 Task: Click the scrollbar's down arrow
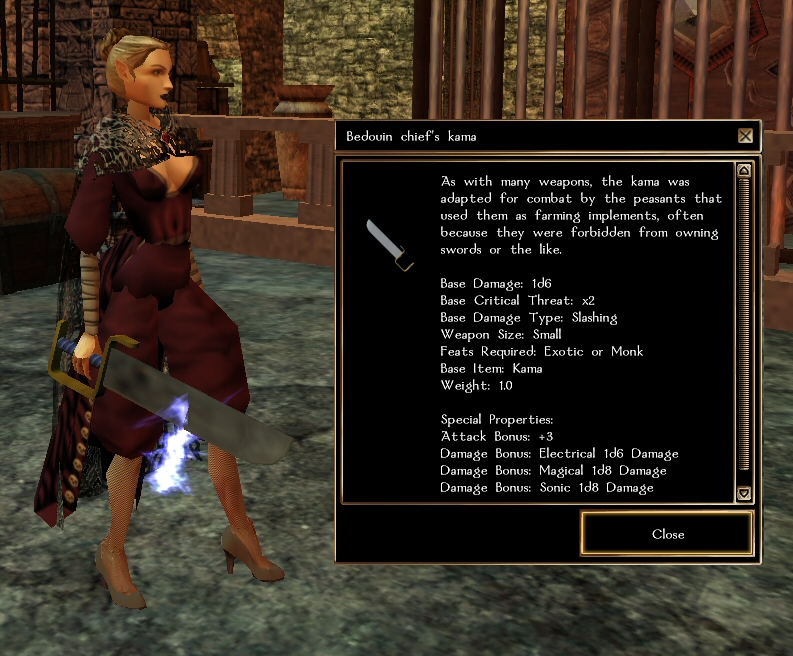pyautogui.click(x=743, y=493)
